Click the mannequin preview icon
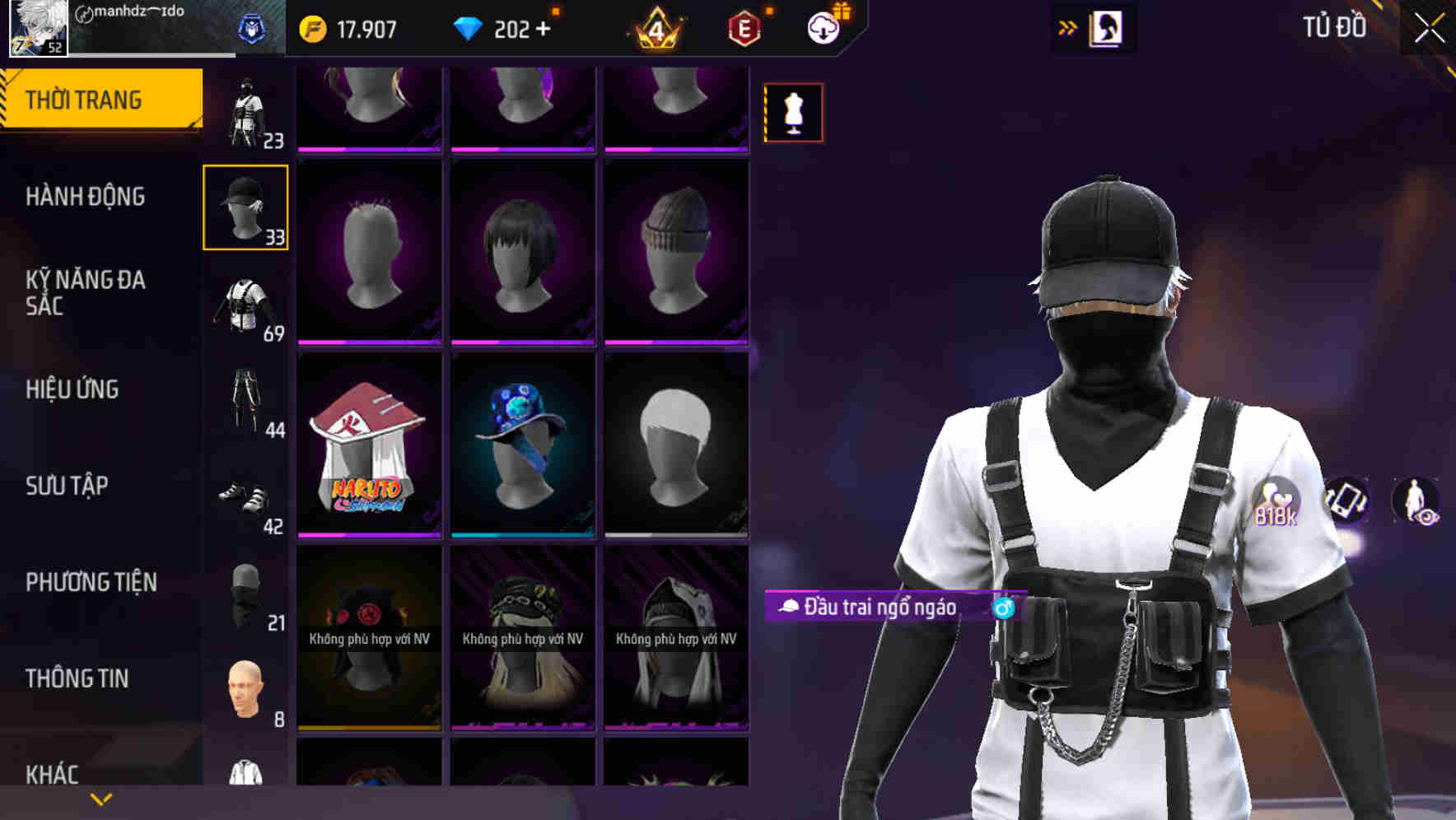 (793, 112)
